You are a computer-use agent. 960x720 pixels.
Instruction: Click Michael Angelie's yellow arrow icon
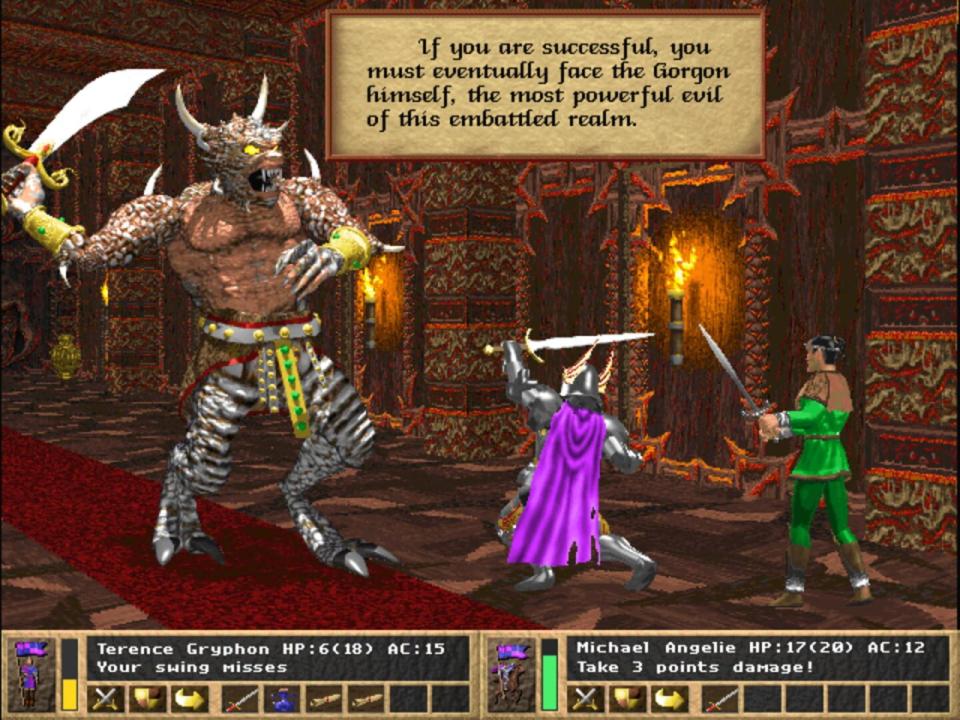click(668, 698)
